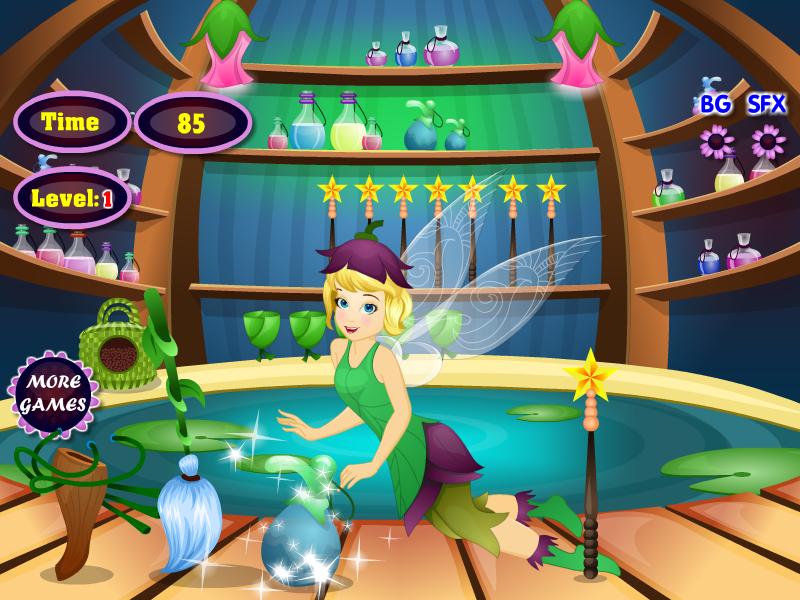Toggle the BG music button
This screenshot has height=600, width=800.
click(x=715, y=104)
